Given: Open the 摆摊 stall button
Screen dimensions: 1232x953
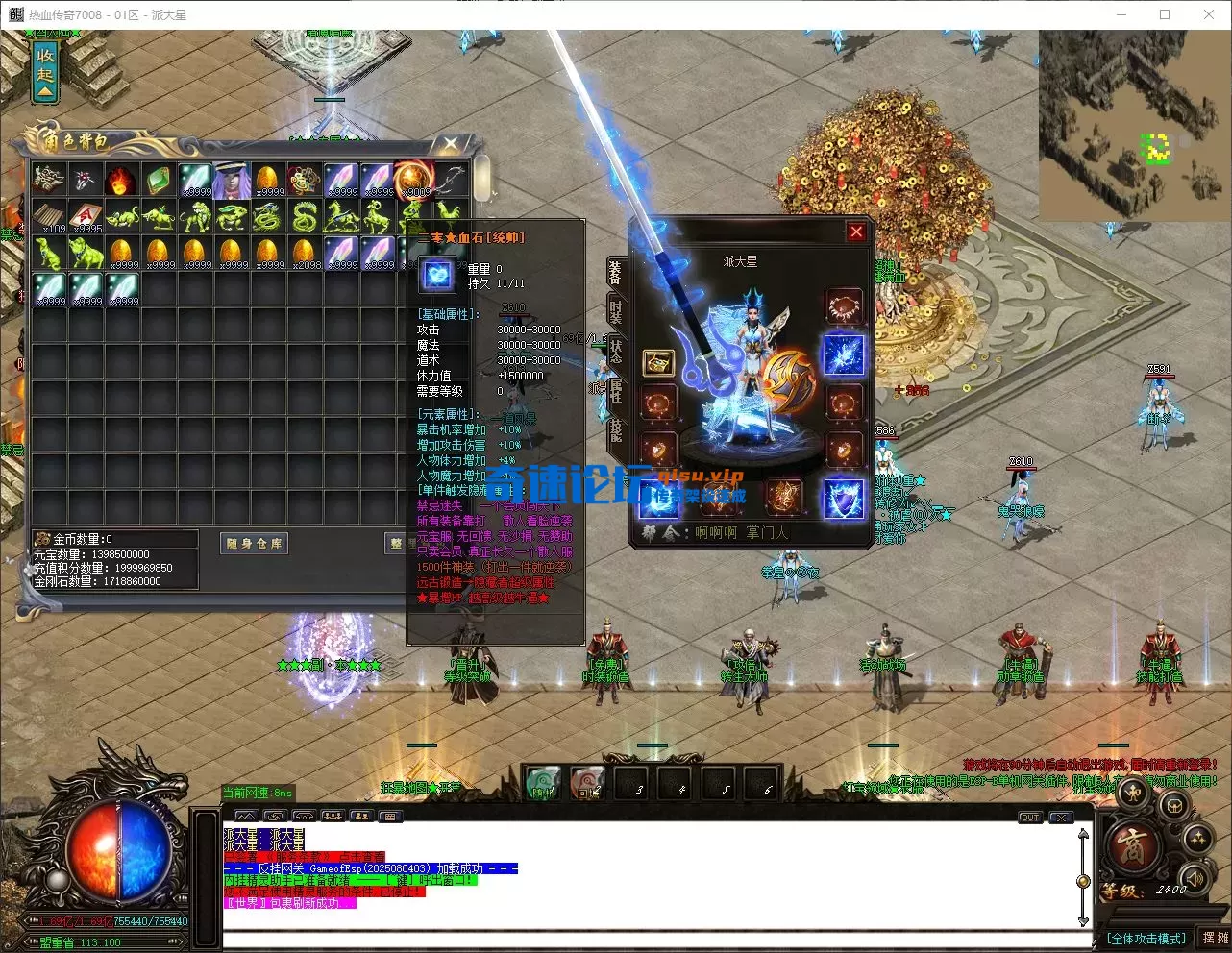Looking at the screenshot, I should pyautogui.click(x=1215, y=938).
